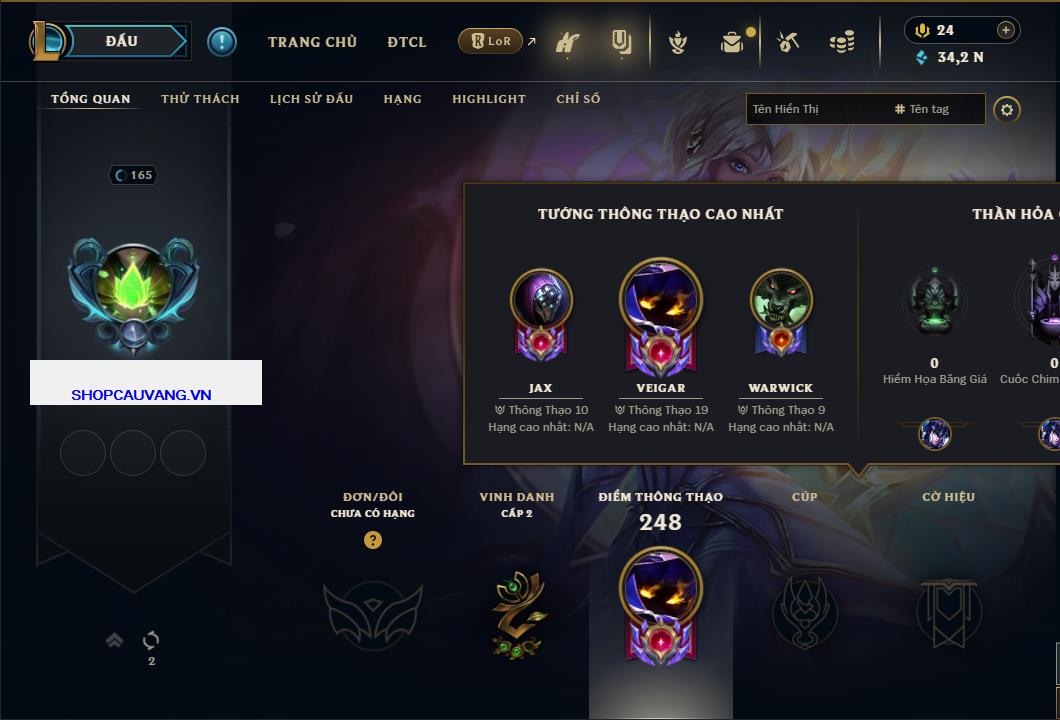Show the HẠNG ranked tab
The height and width of the screenshot is (720, 1060).
[402, 99]
